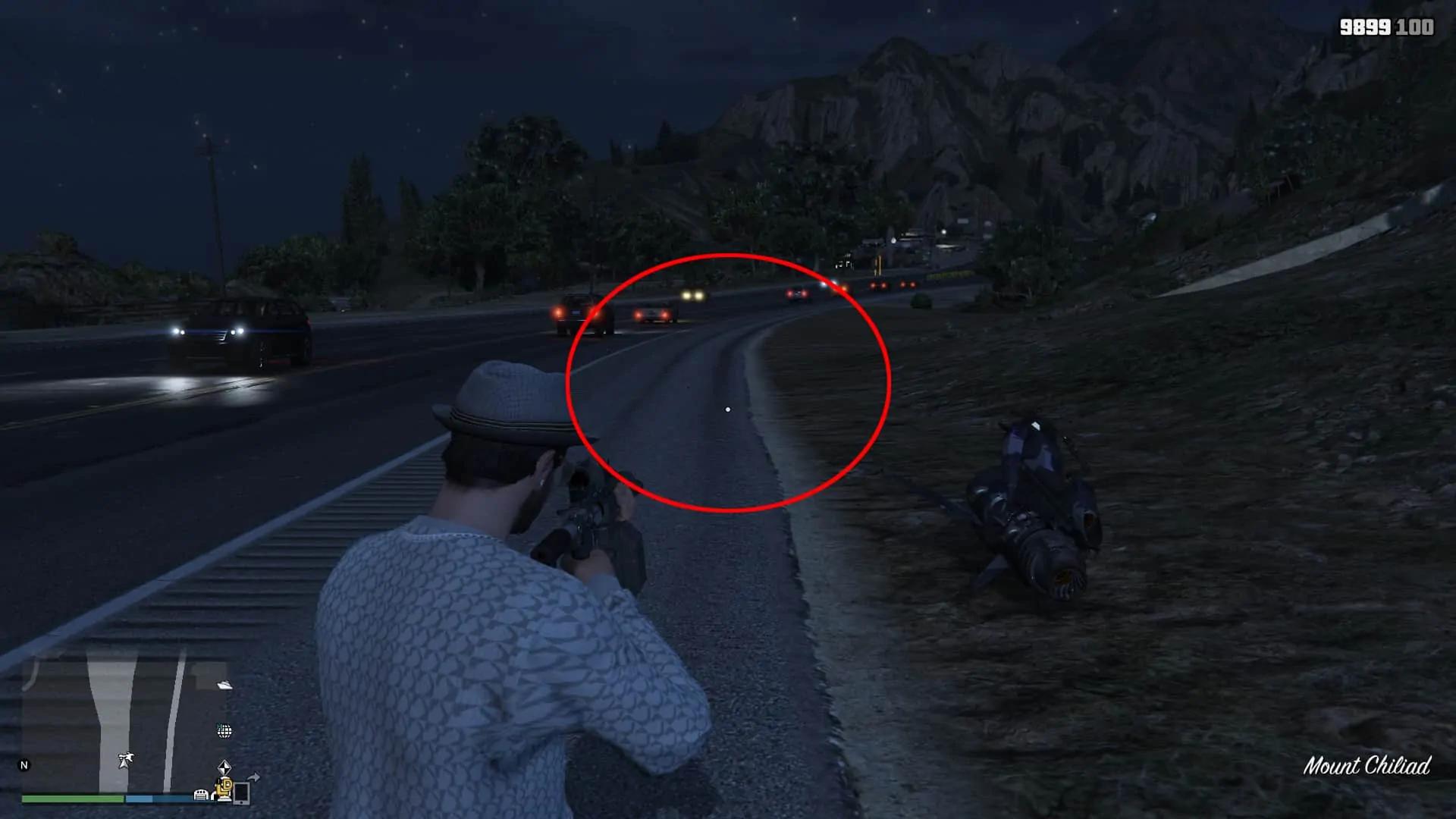This screenshot has width=1456, height=819.
Task: Click the blue progress bar under the minimap
Action: (152, 799)
